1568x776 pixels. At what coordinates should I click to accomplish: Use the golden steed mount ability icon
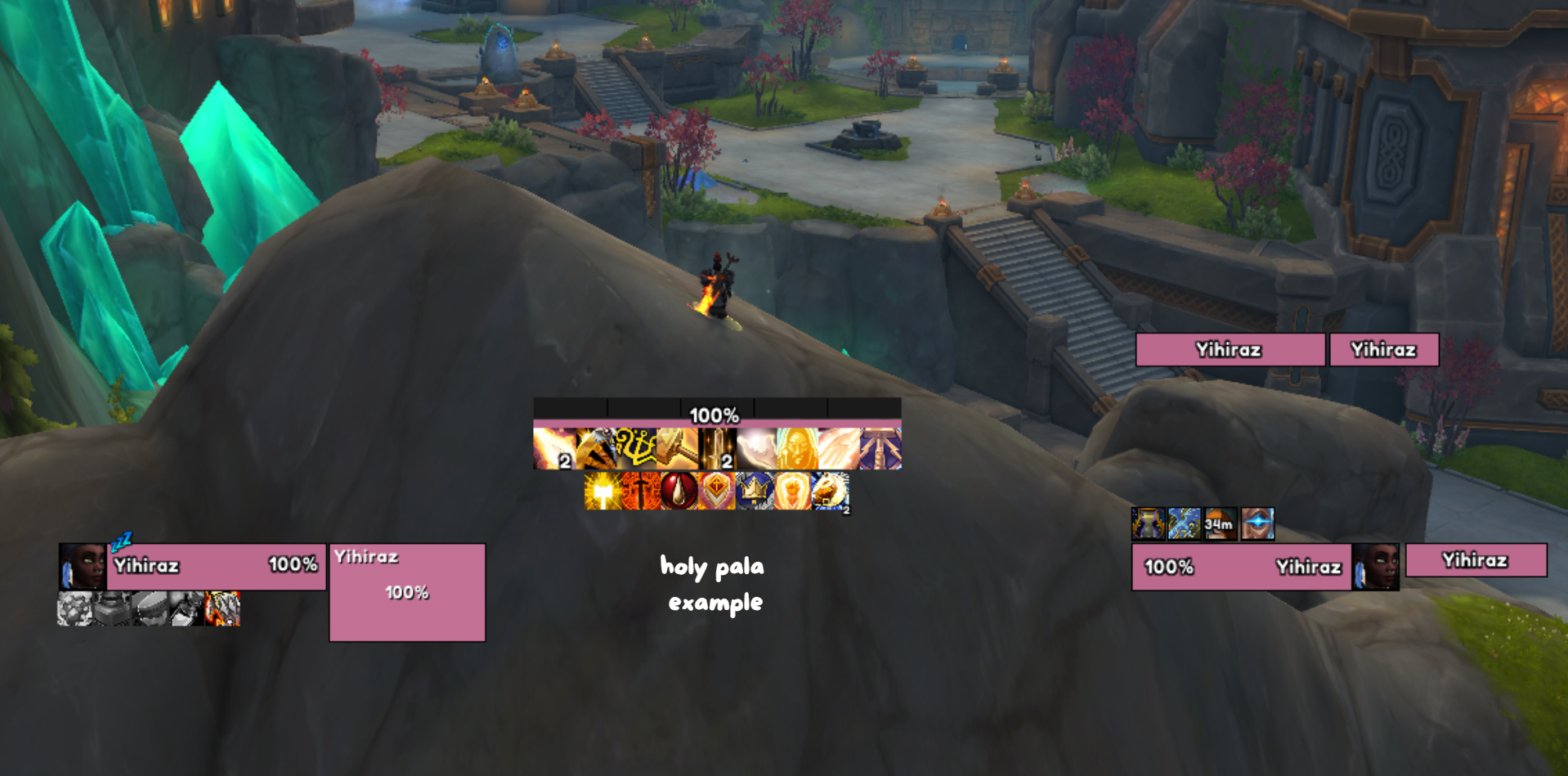pyautogui.click(x=830, y=491)
